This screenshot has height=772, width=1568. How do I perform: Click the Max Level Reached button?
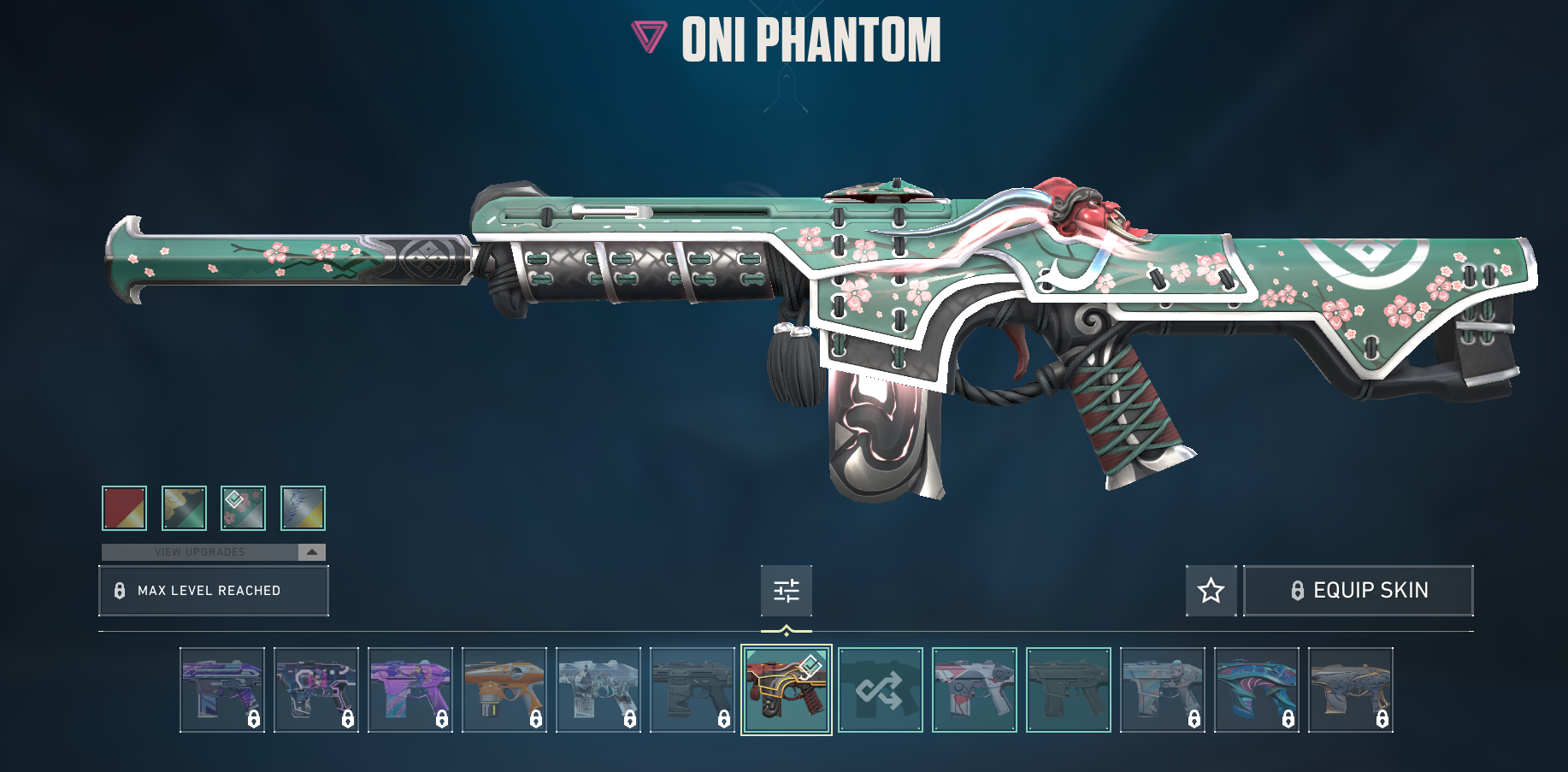pyautogui.click(x=214, y=591)
